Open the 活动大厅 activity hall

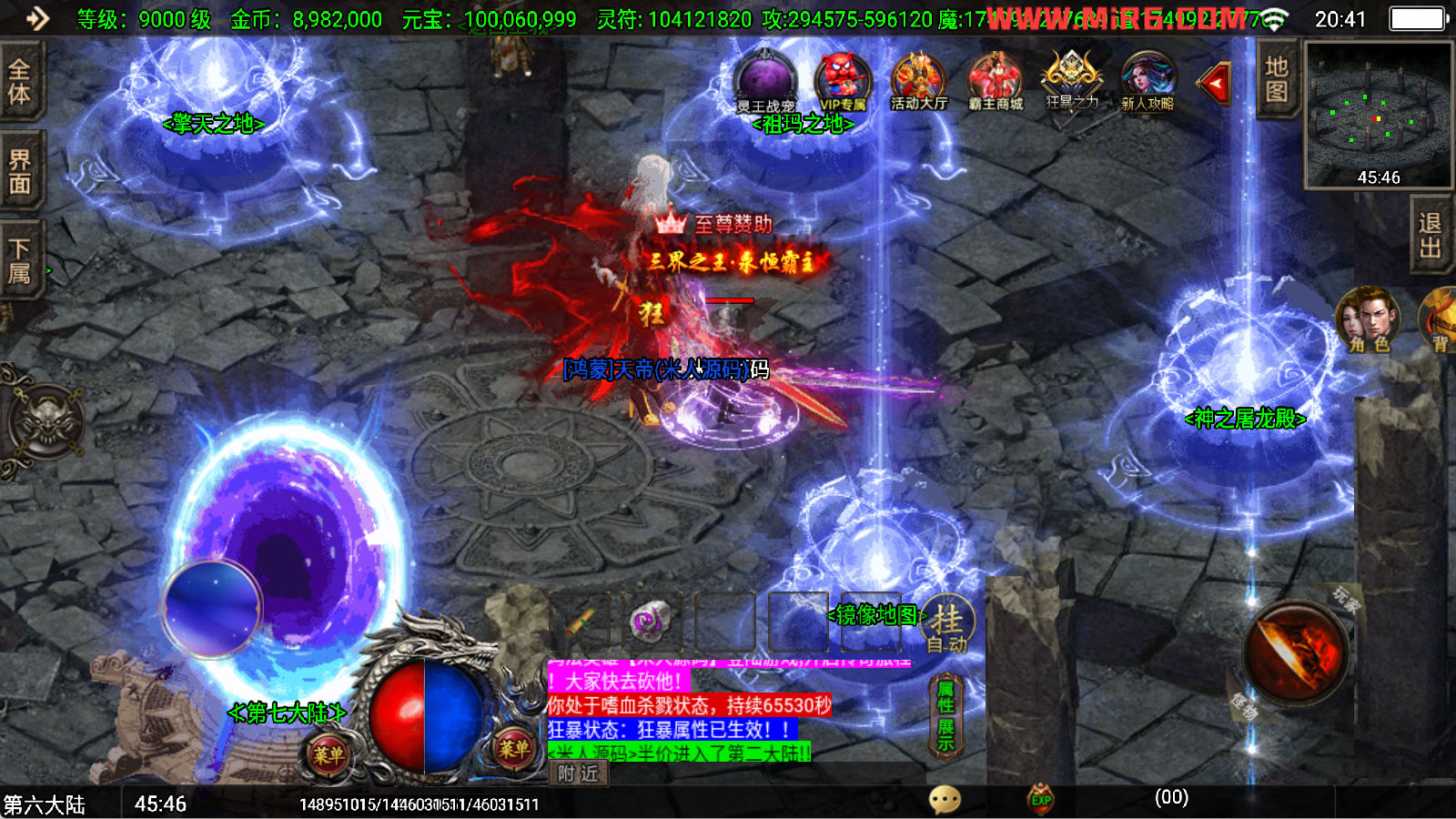coord(918,82)
